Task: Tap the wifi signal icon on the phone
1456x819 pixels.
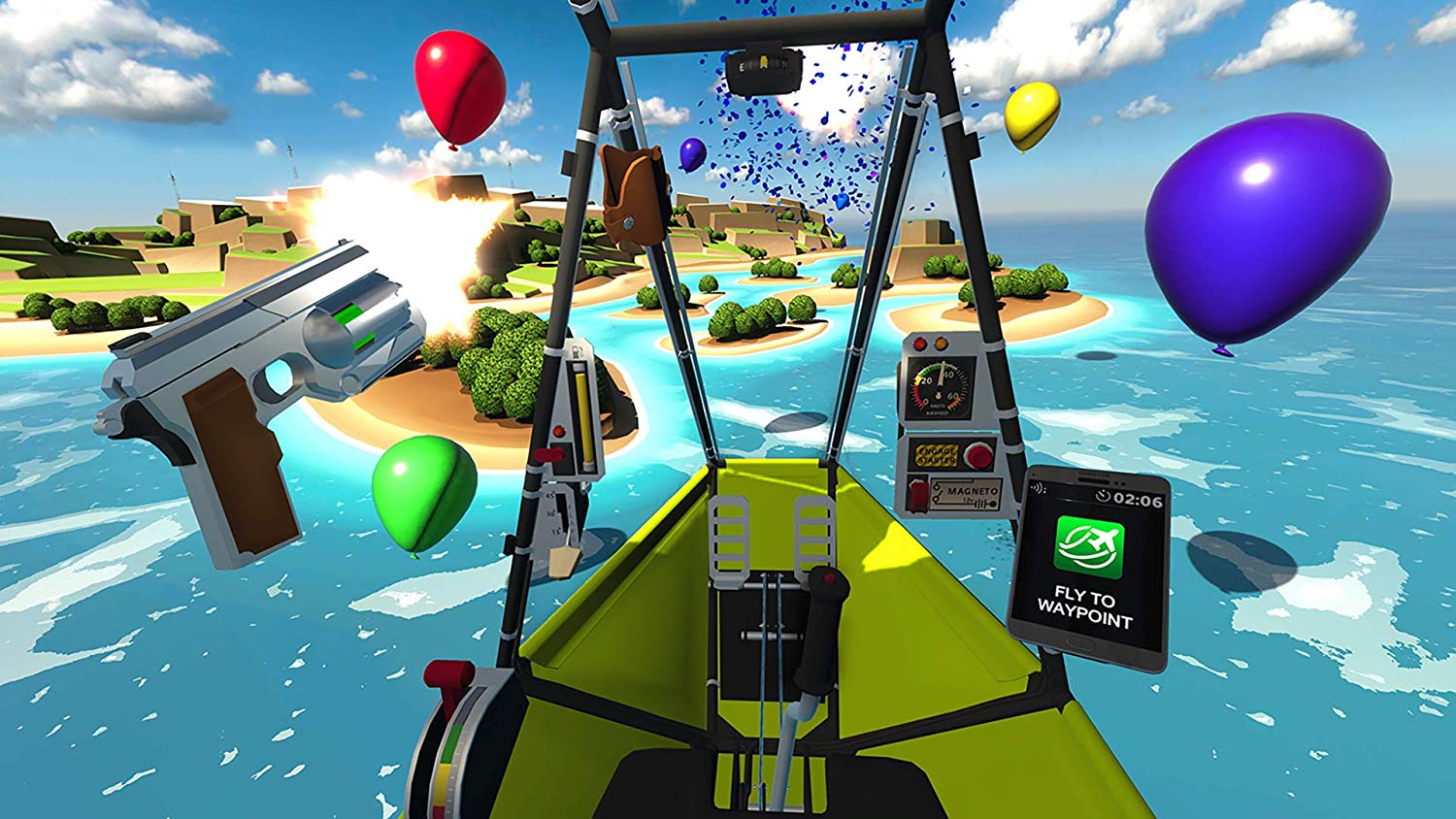Action: [1037, 488]
